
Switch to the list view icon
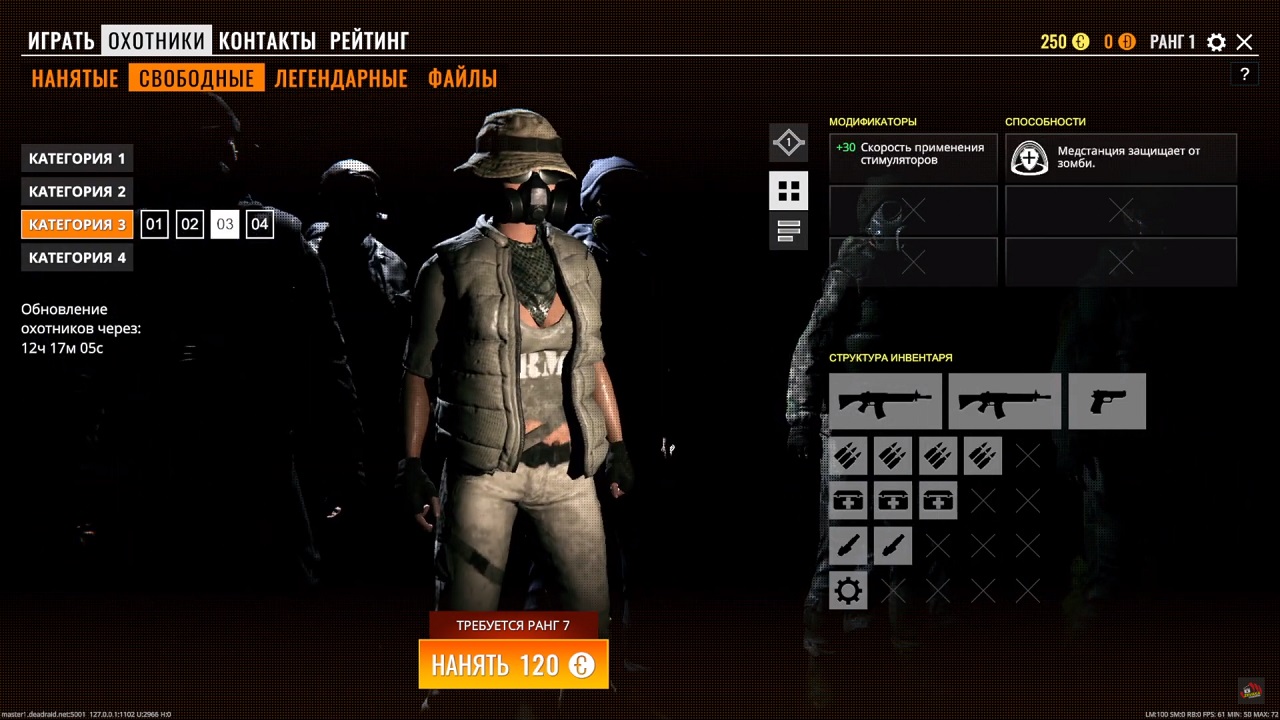click(788, 231)
